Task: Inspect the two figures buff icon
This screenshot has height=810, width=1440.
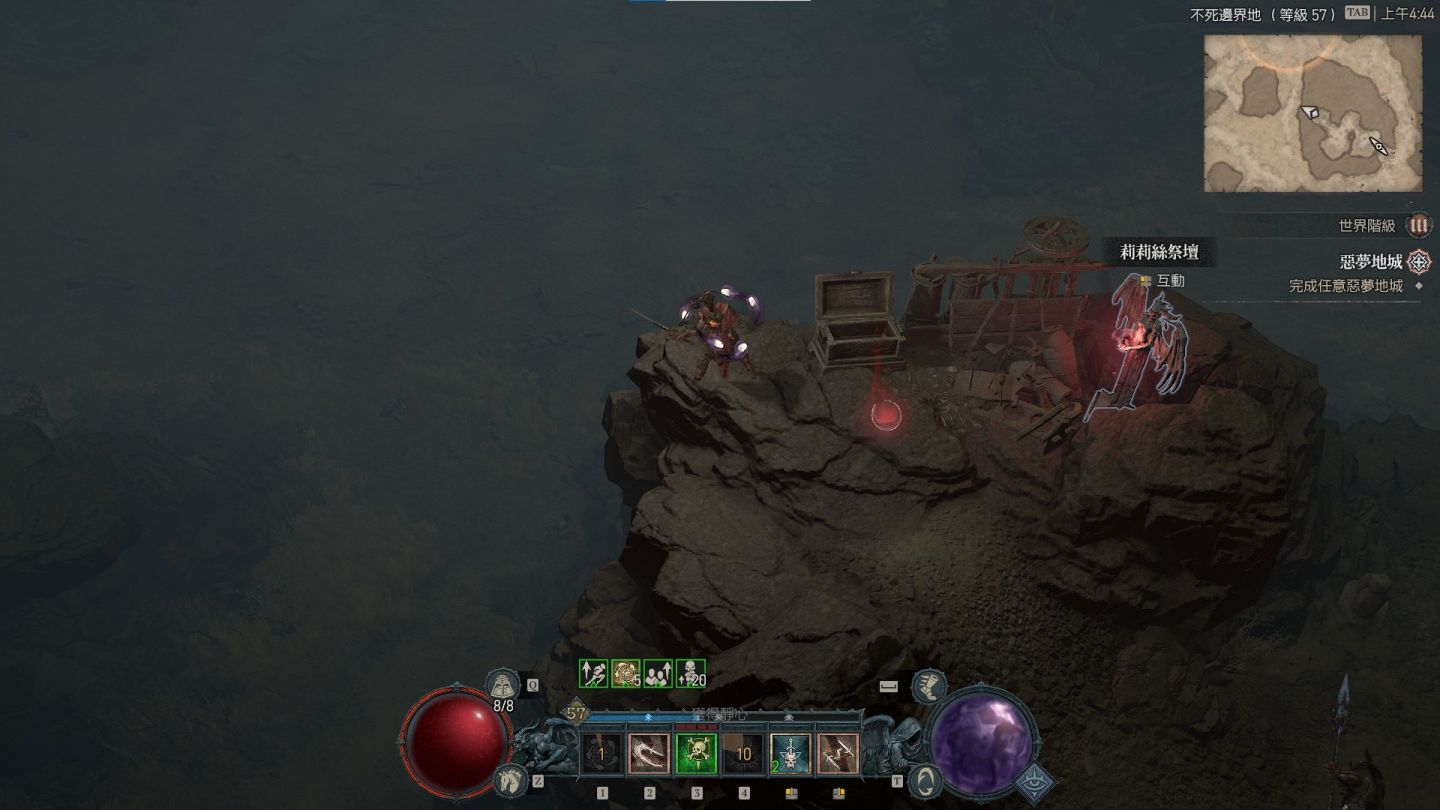Action: point(658,674)
